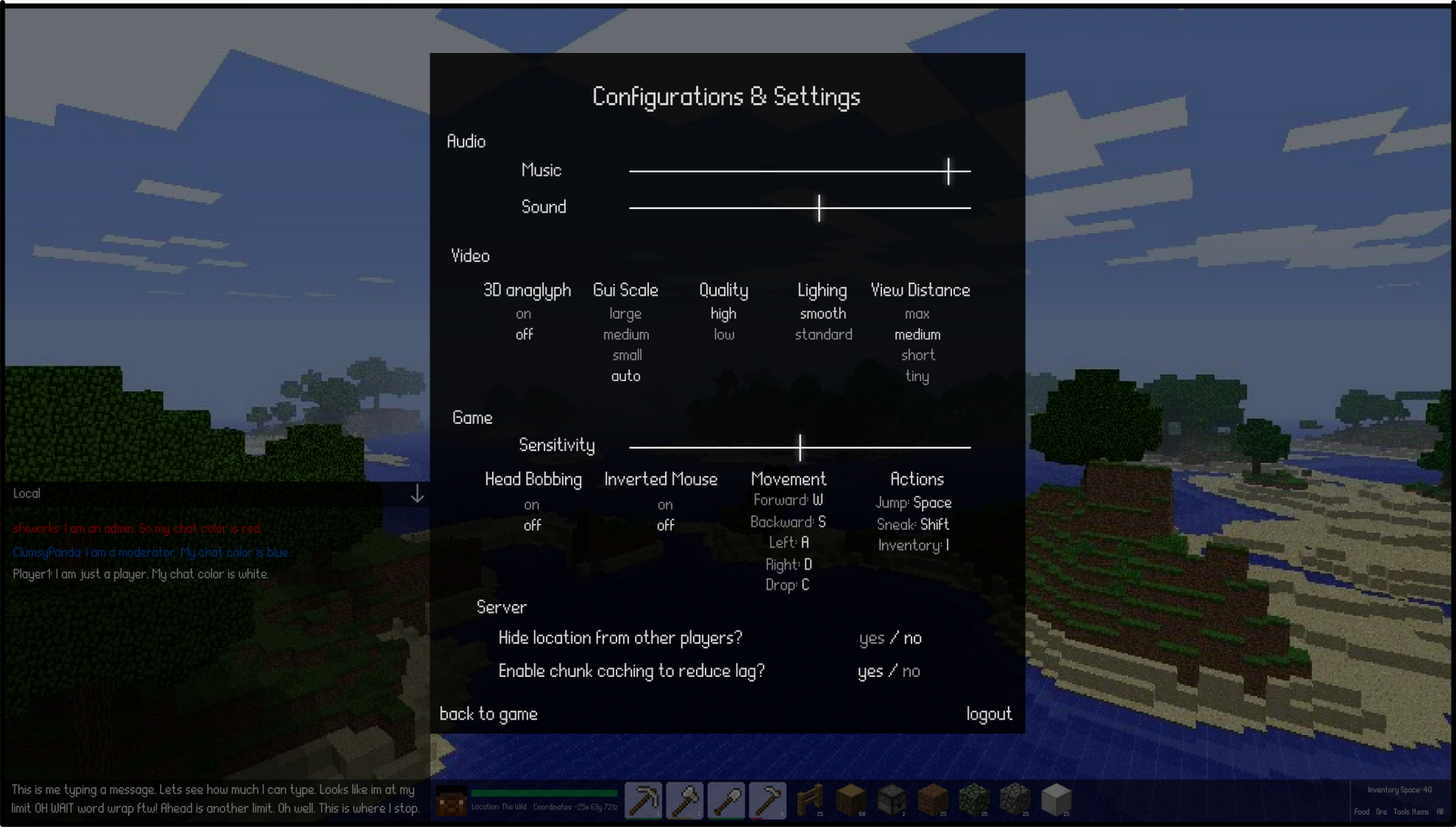This screenshot has width=1456, height=827.
Task: Select the axe tool in the hotbar
Action: click(684, 800)
